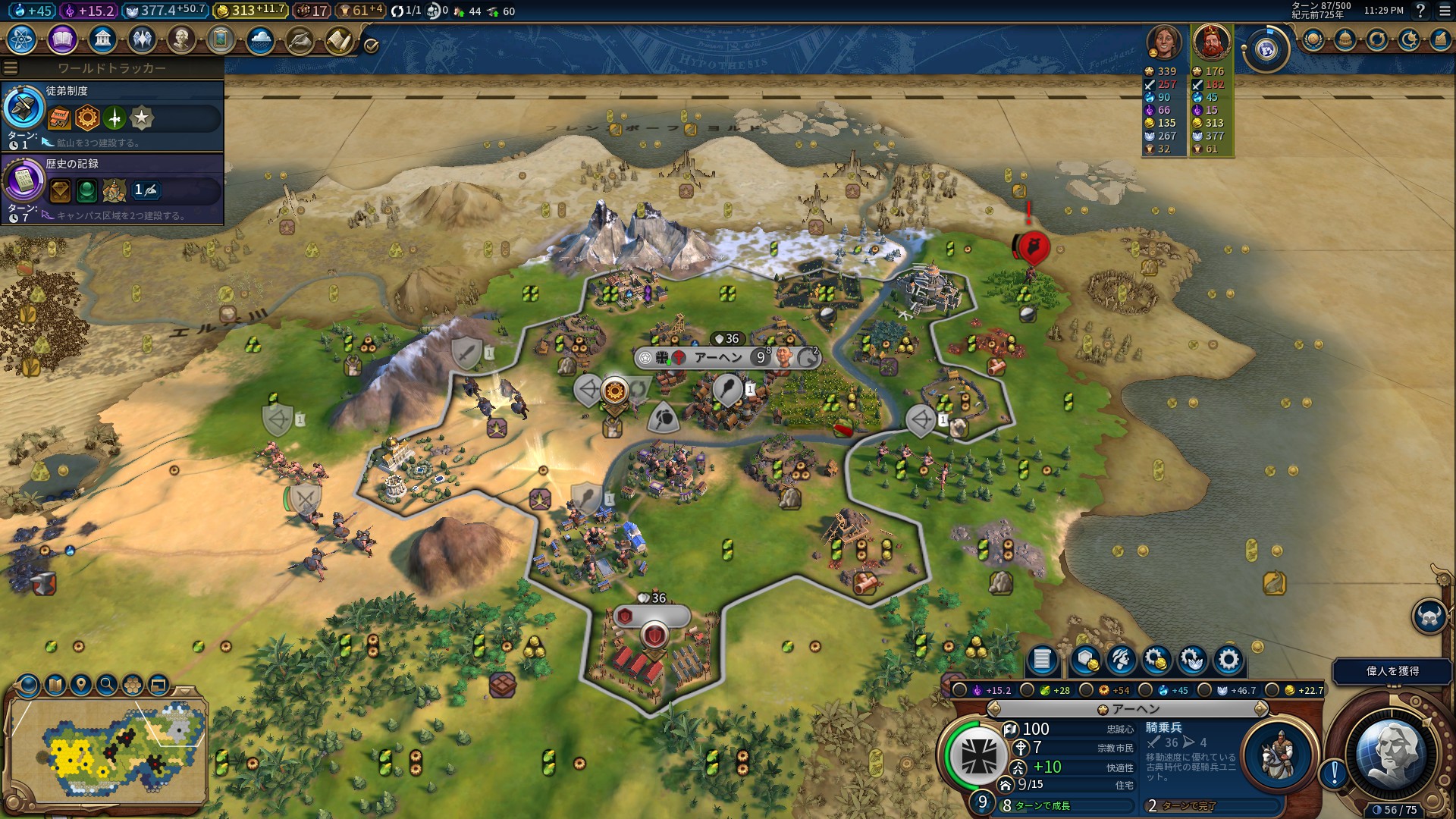Viewport: 1456px width, 819px height.
Task: Click the 偉人を獲得 notification button
Action: (x=1392, y=671)
